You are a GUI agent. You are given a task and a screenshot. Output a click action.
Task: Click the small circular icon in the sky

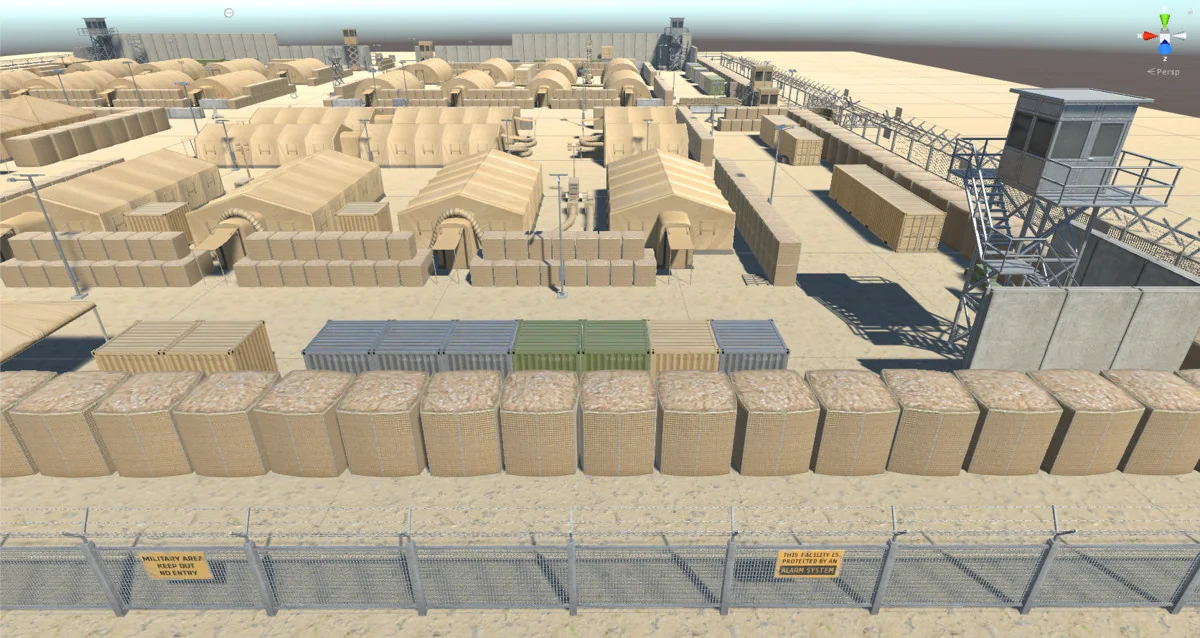[229, 13]
